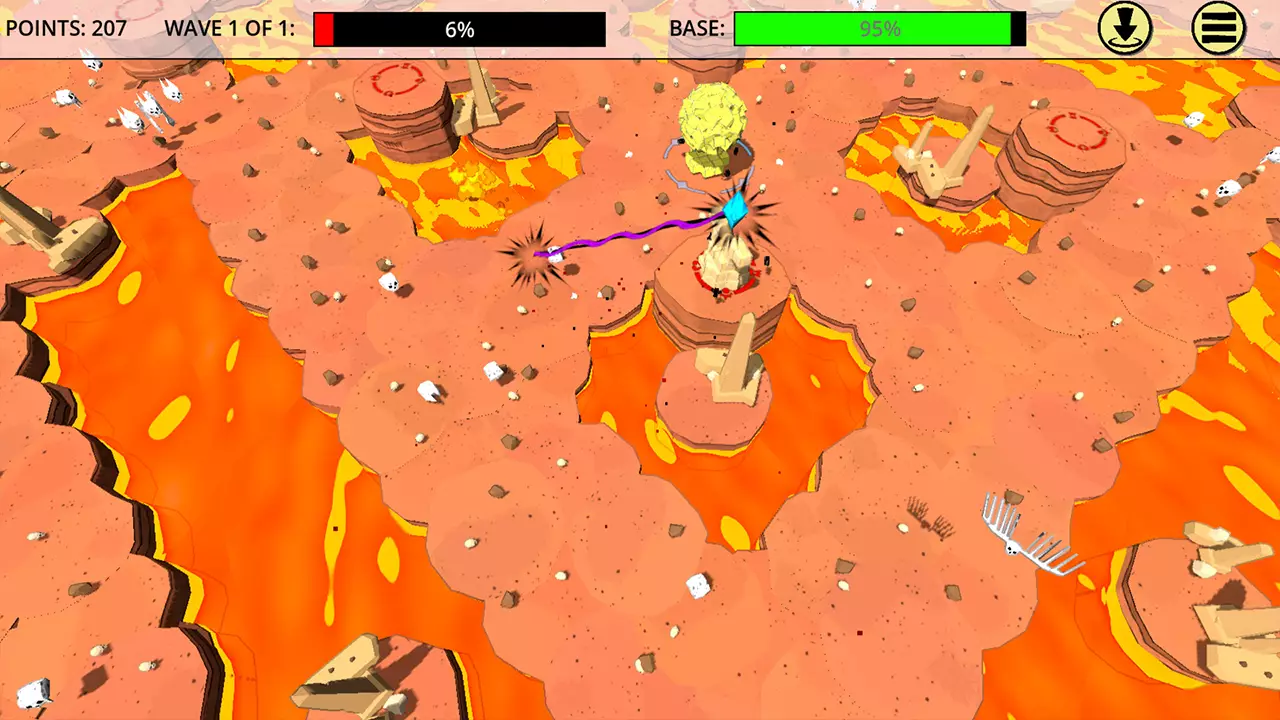
Task: Click the green BASE health bar
Action: click(x=878, y=29)
